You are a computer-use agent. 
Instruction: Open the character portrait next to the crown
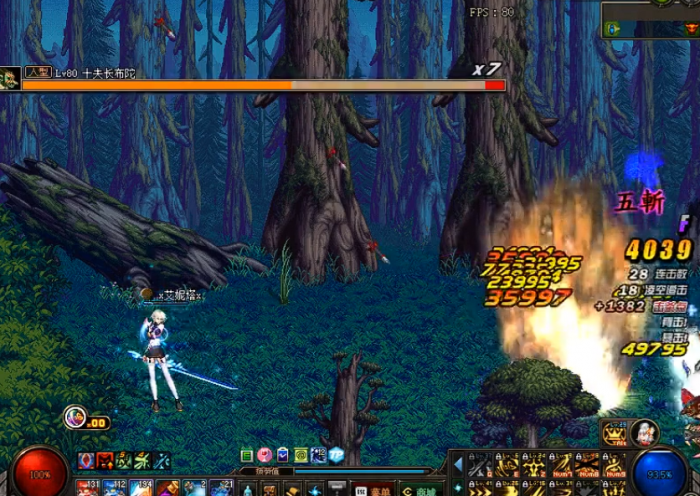click(x=645, y=432)
